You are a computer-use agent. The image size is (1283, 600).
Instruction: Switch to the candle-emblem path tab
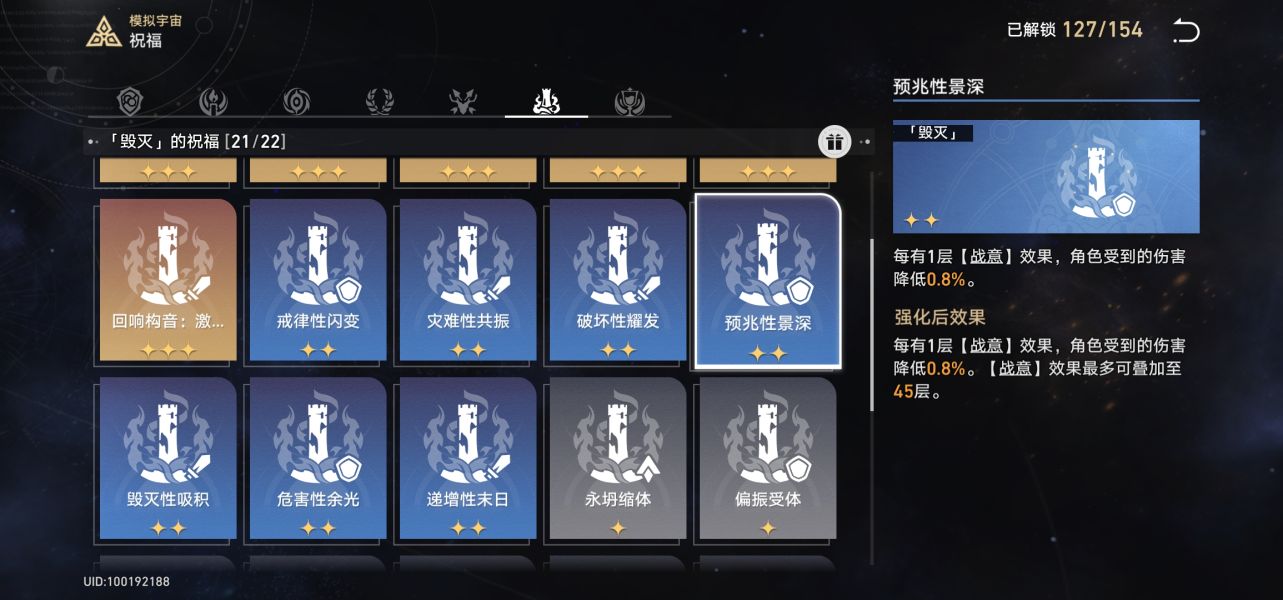click(214, 101)
